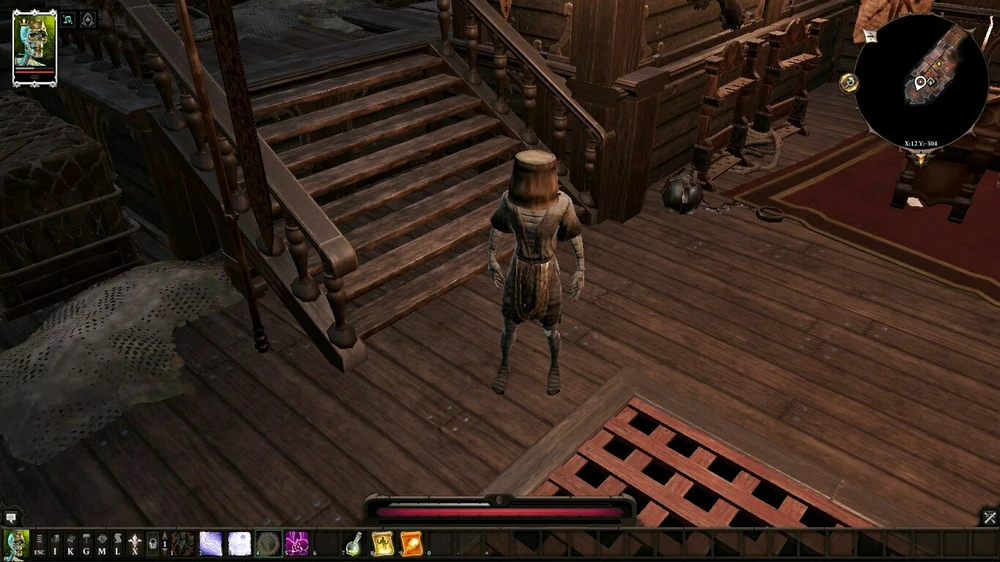Use the orange fire scroll in the hotbar
1000x562 pixels.
(410, 544)
